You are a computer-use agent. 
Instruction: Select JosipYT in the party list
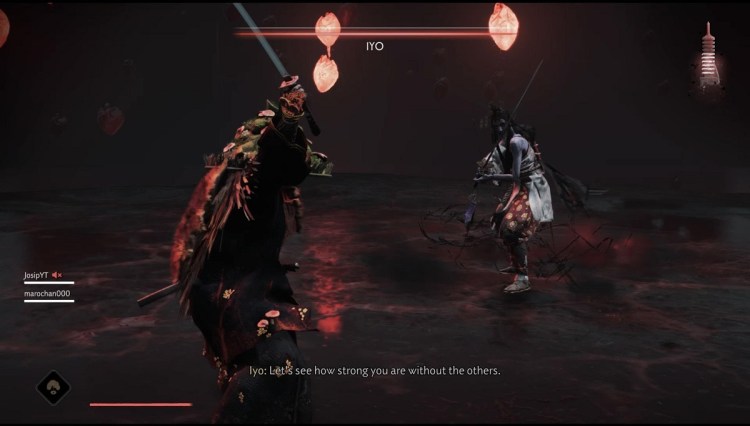[36, 275]
